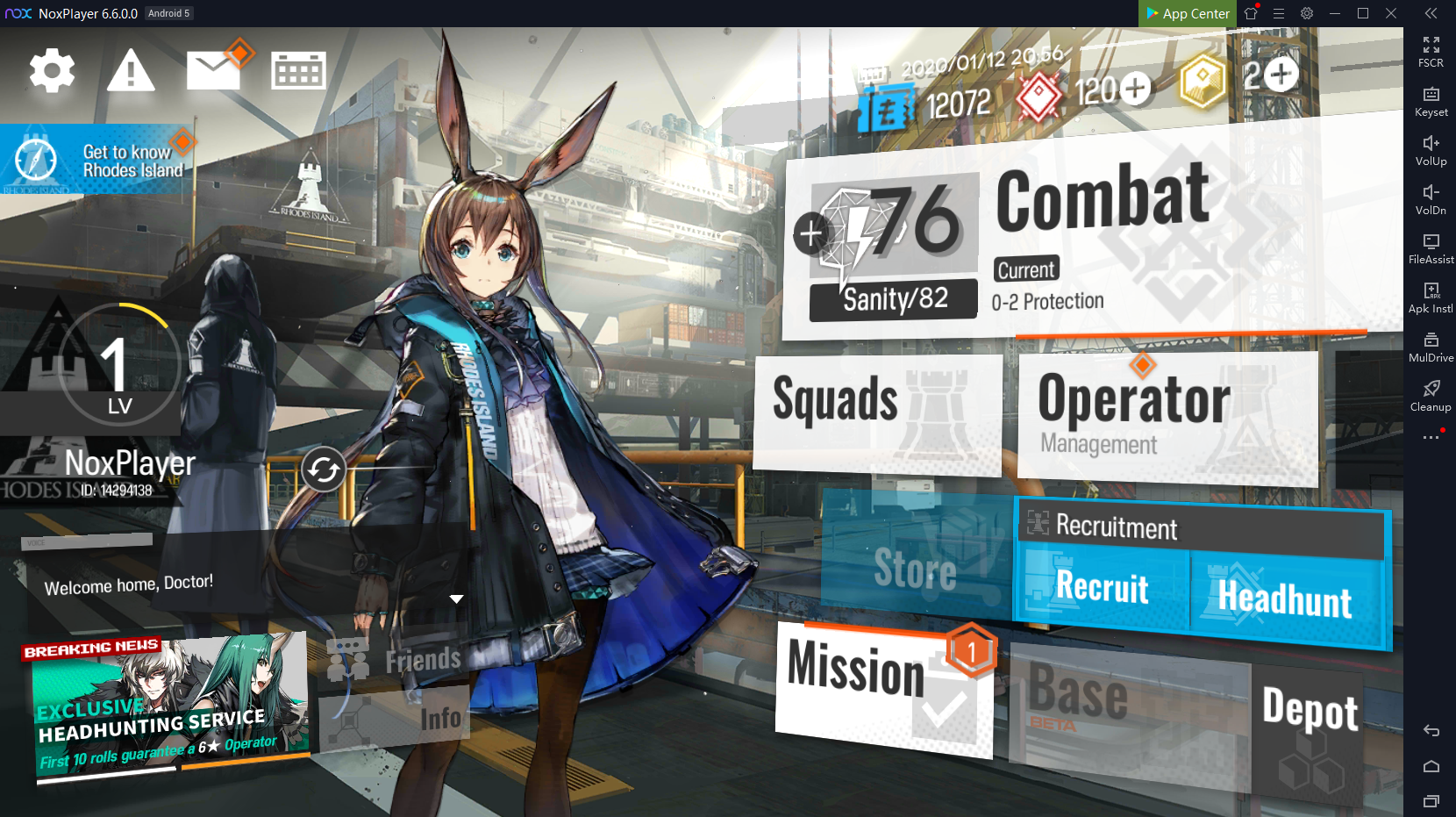Open the mail envelope icon

[213, 70]
